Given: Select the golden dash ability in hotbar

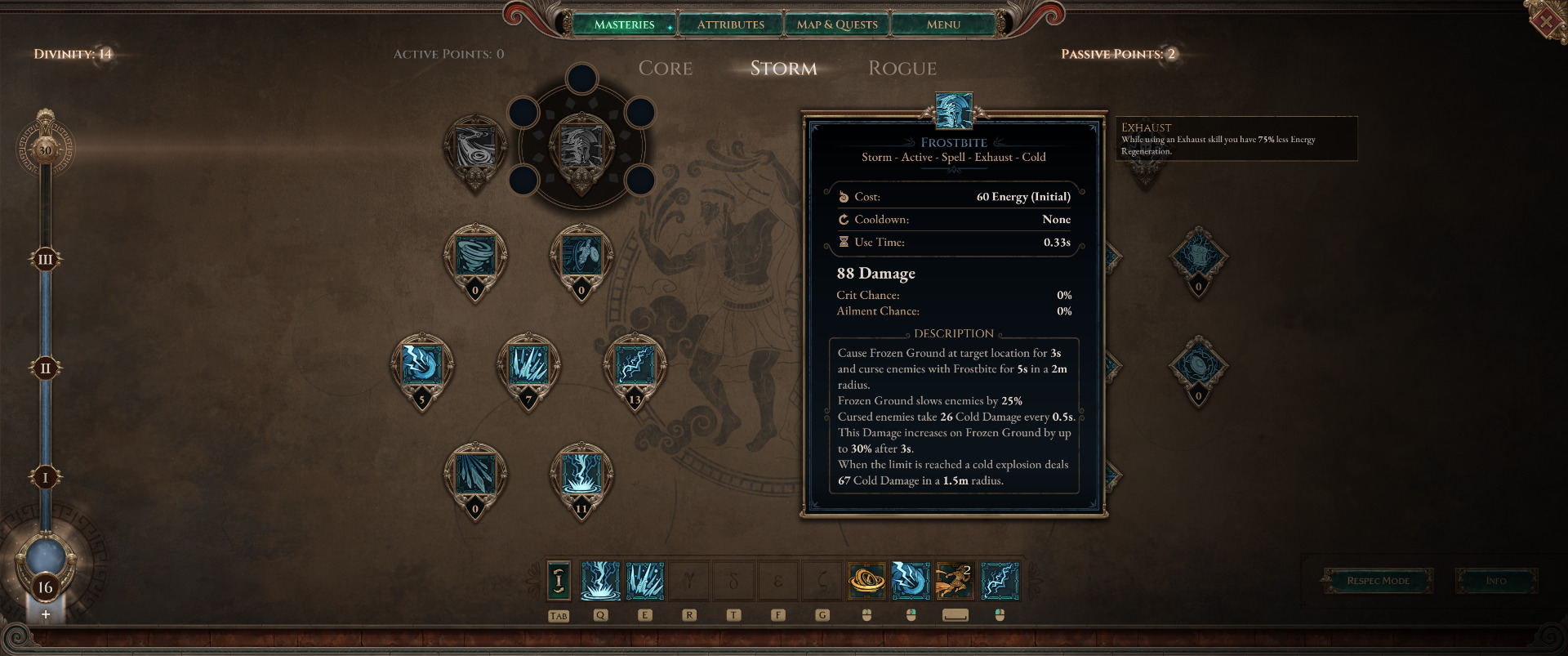Looking at the screenshot, I should tap(954, 581).
